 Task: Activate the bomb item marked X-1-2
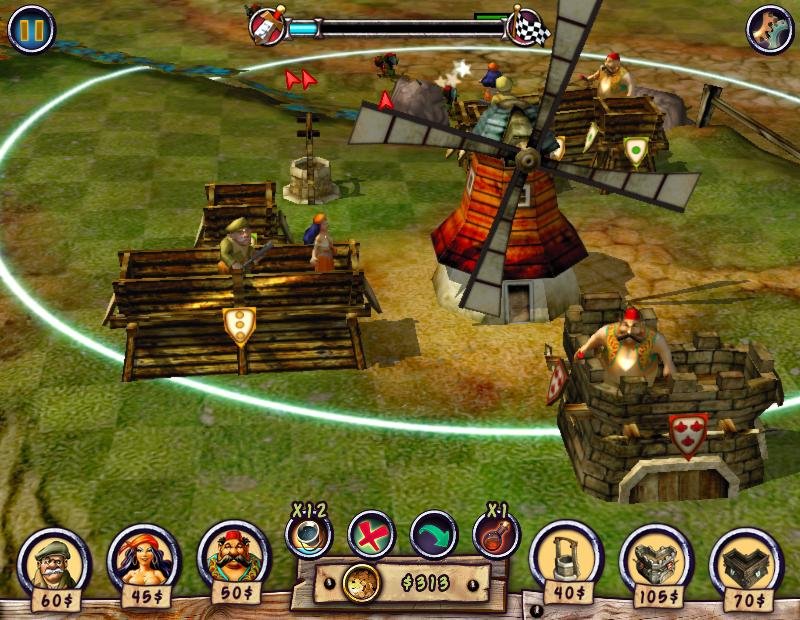308,535
